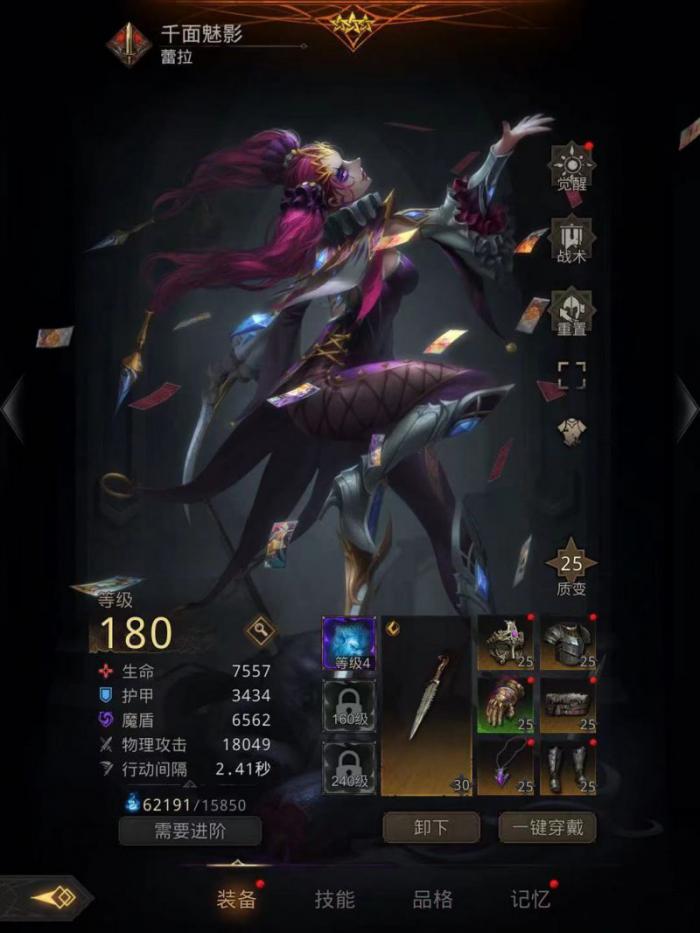Unequip gear with 卸下 button
This screenshot has height=933, width=700.
pyautogui.click(x=431, y=828)
